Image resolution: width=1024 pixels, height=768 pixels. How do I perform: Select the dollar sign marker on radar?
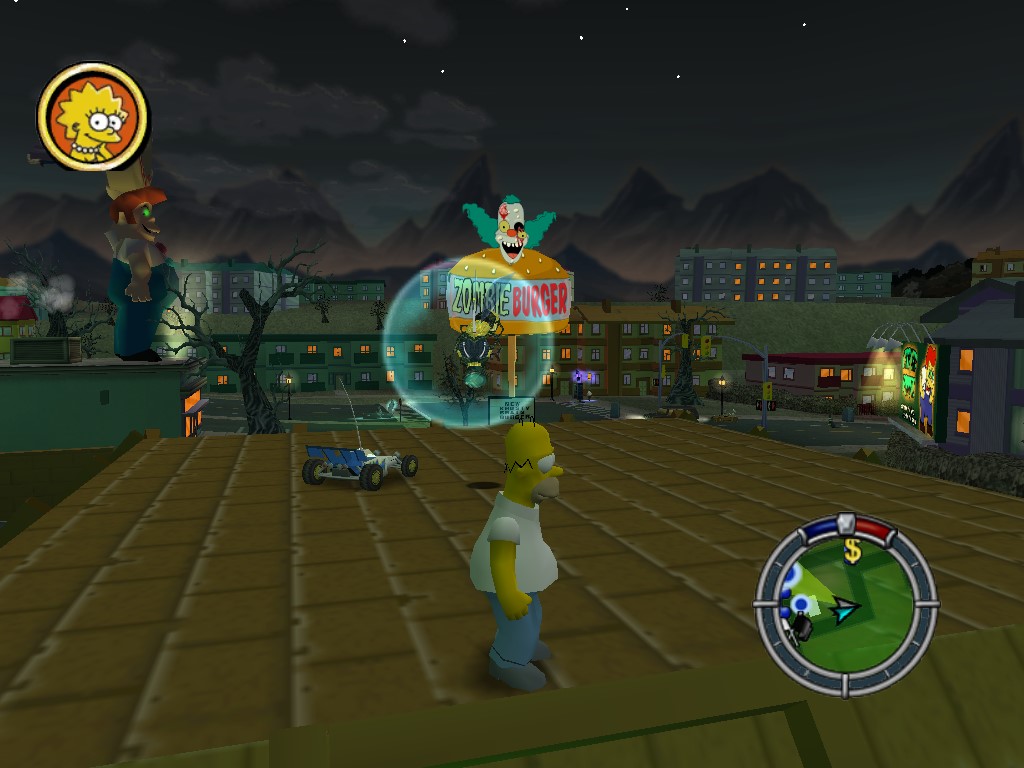(853, 551)
